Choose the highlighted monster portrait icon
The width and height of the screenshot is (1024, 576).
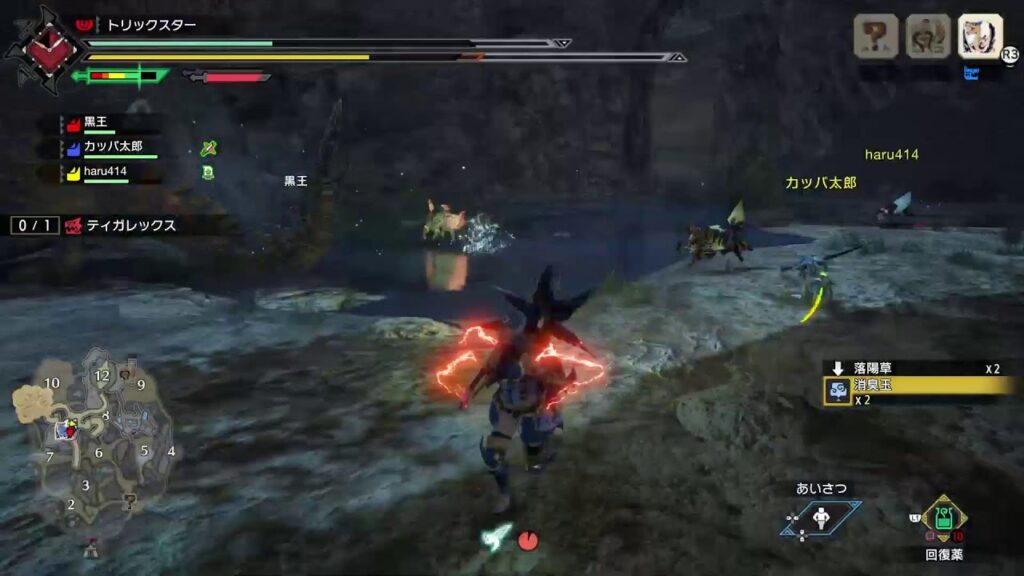coord(980,36)
